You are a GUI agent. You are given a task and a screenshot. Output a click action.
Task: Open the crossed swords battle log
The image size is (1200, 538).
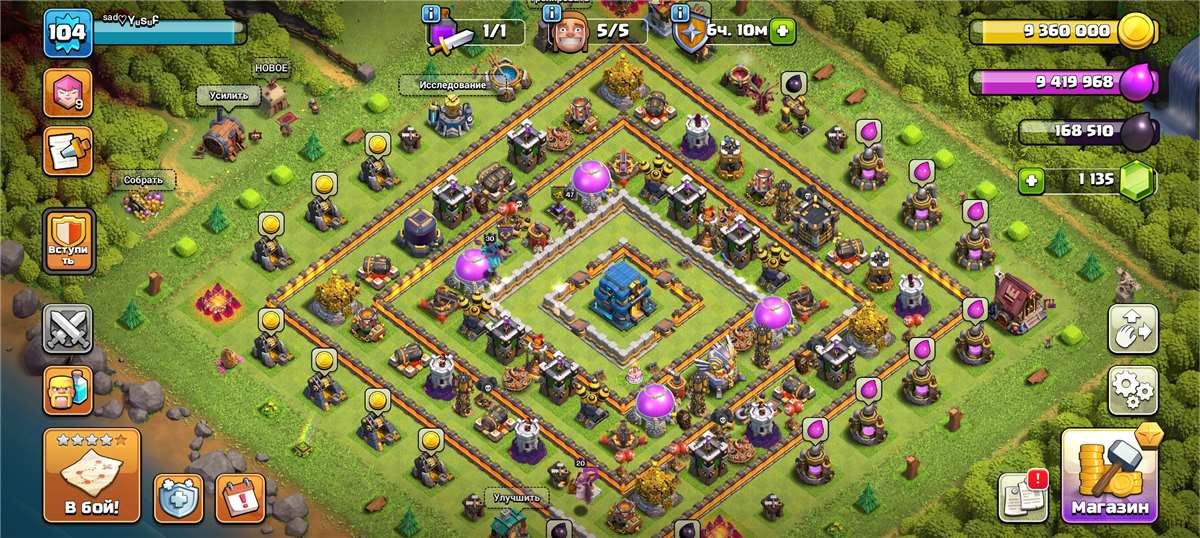click(x=68, y=330)
